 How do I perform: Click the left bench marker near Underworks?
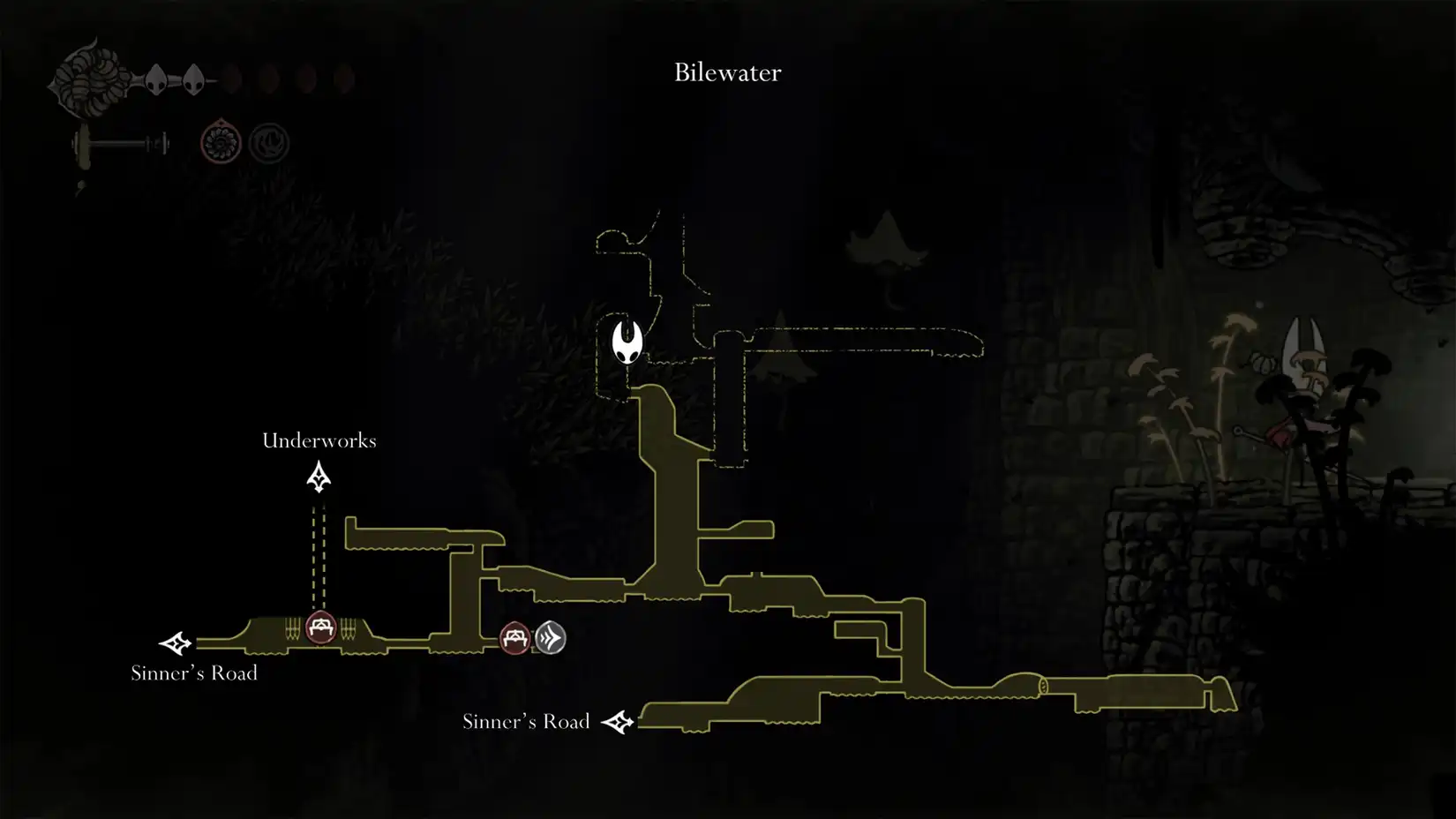click(x=320, y=628)
